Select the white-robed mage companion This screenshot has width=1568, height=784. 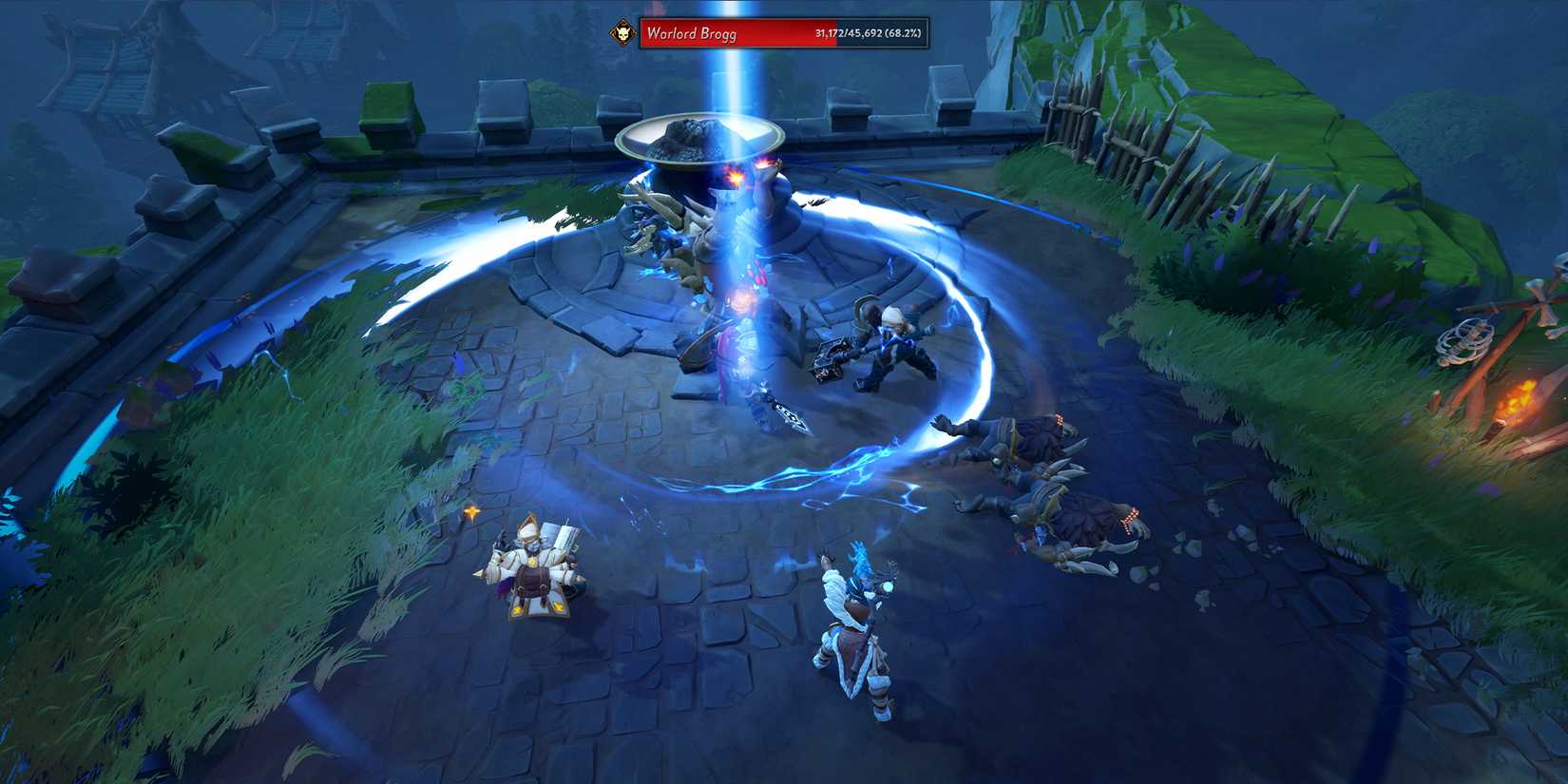click(532, 570)
